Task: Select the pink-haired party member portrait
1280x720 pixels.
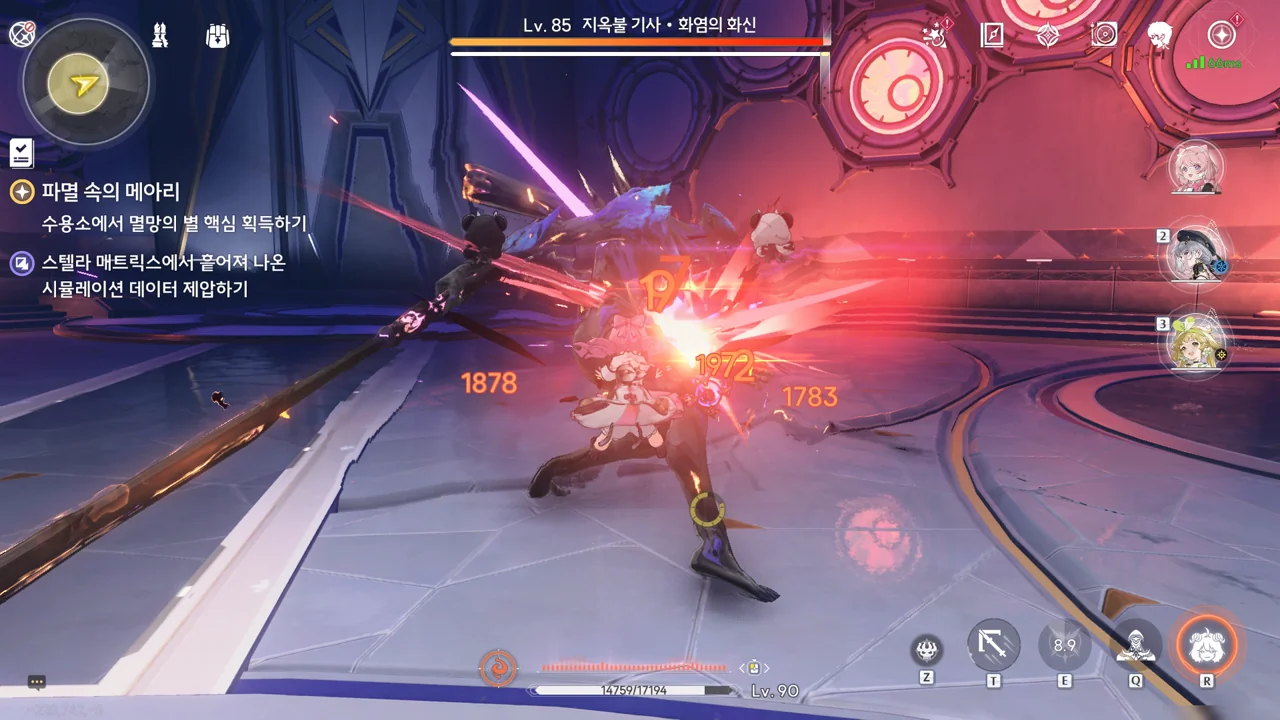Action: coord(1196,167)
